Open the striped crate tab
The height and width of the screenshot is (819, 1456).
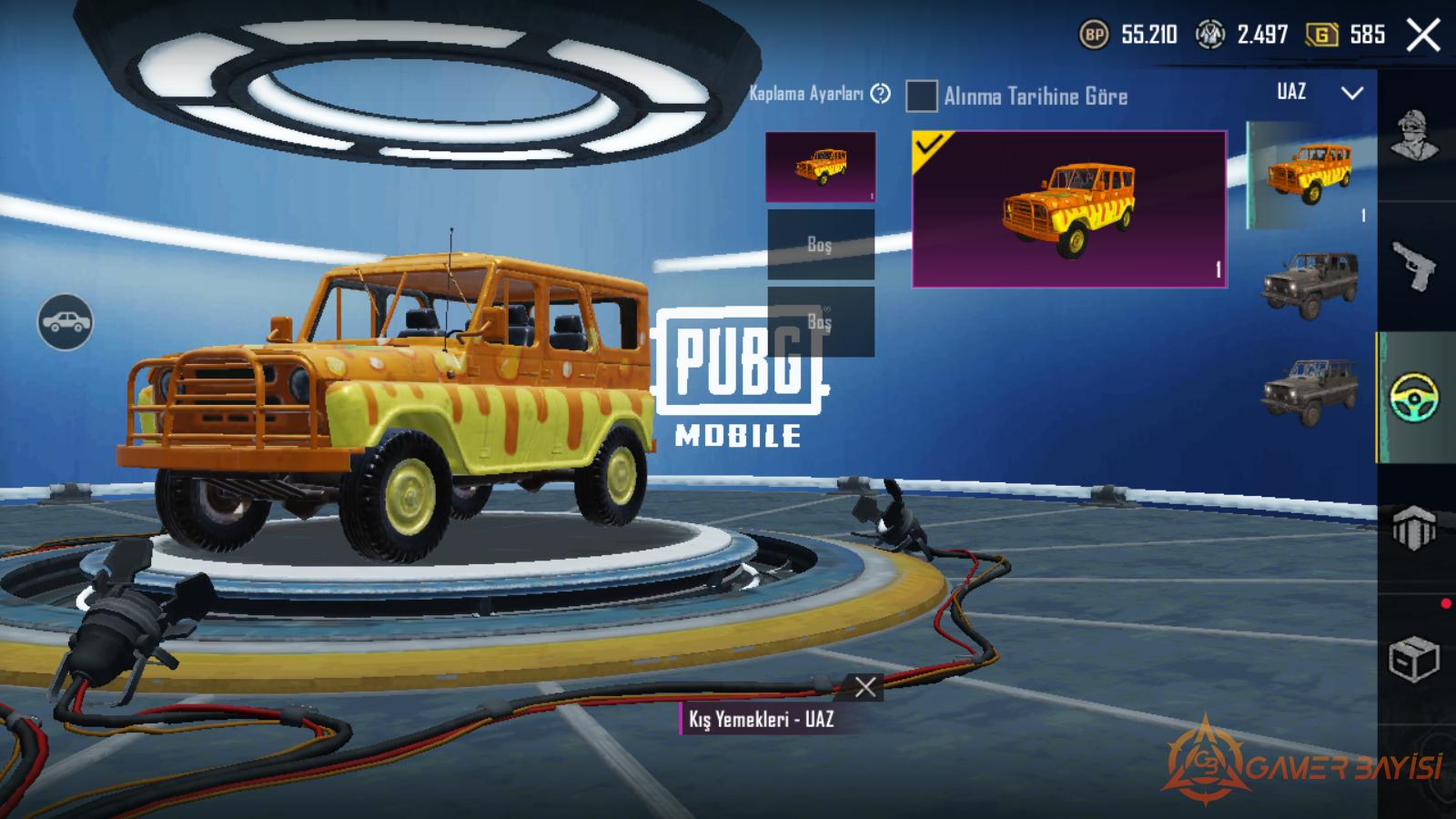[x=1414, y=527]
